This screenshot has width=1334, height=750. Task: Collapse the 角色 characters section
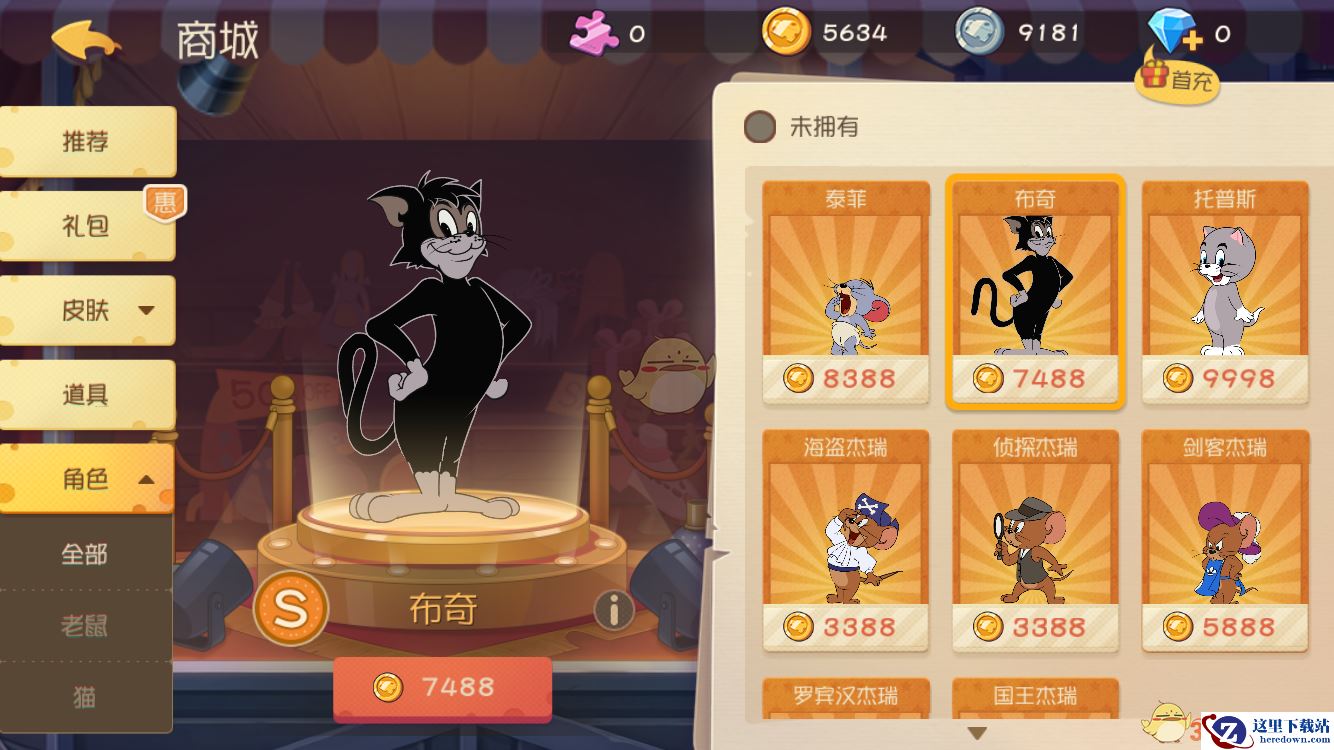(86, 480)
